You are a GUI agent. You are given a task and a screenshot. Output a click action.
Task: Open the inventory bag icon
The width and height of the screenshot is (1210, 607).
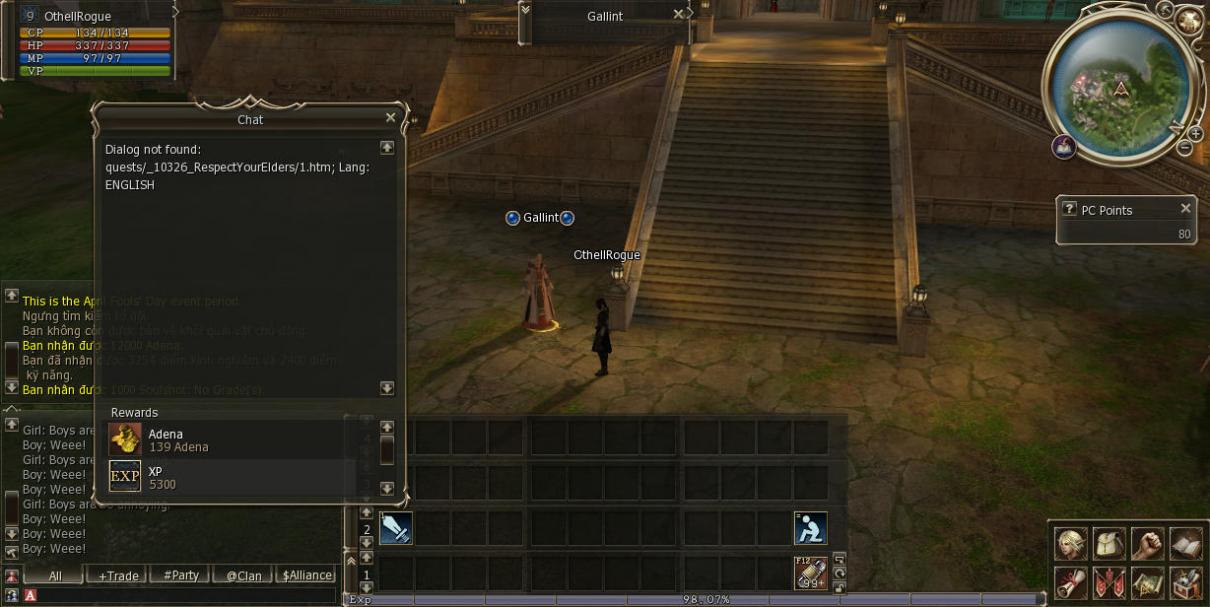(1109, 543)
